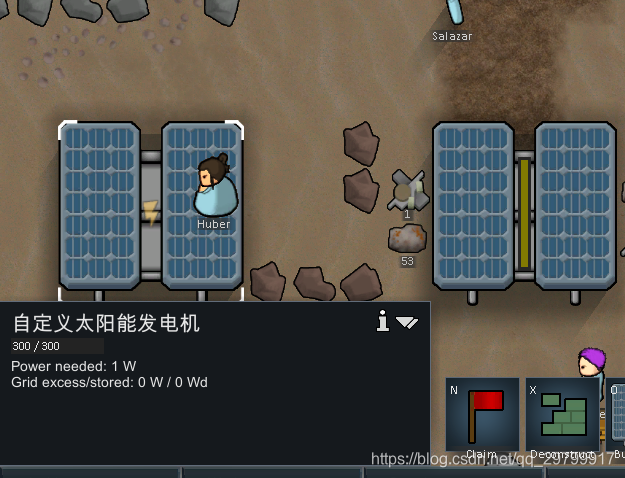The image size is (625, 478).
Task: Claim the building with the red flag
Action: 482,415
